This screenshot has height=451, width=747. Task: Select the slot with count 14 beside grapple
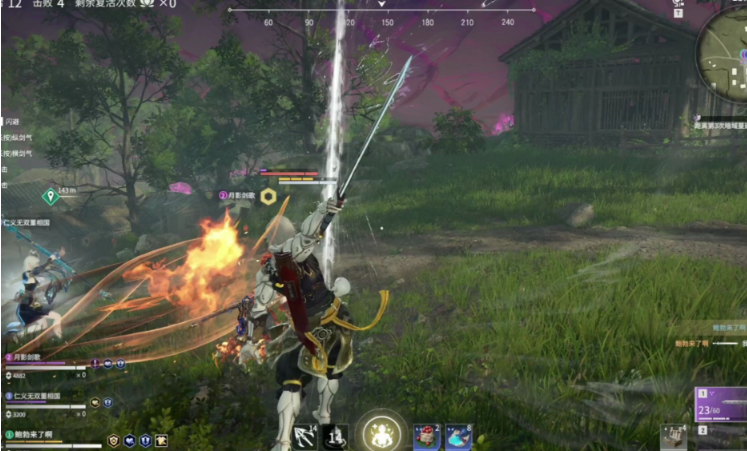pyautogui.click(x=335, y=436)
